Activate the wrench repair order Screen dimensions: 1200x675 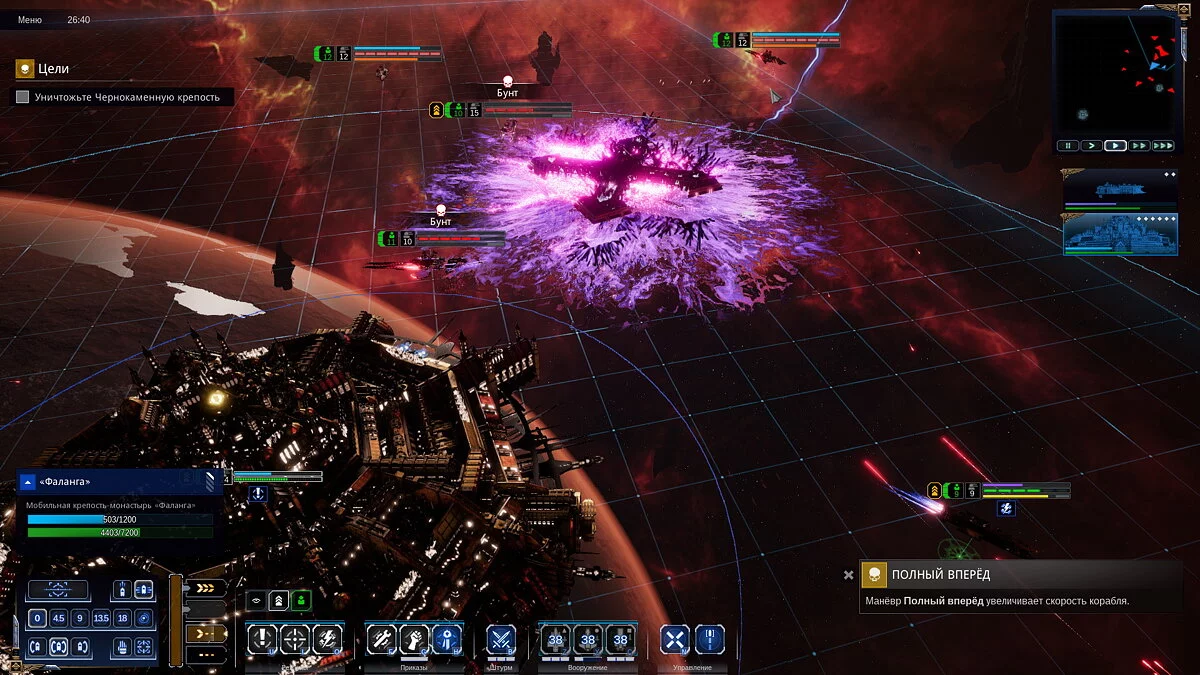[381, 638]
